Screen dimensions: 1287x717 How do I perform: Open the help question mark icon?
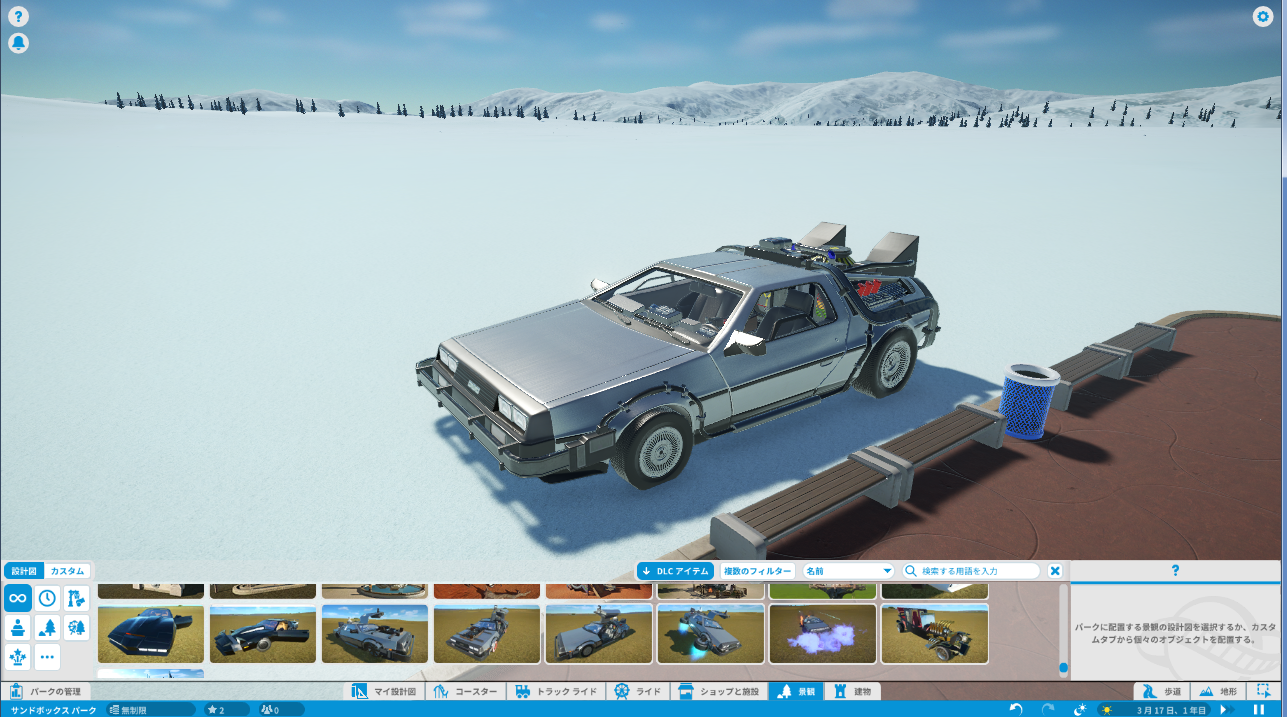point(18,17)
